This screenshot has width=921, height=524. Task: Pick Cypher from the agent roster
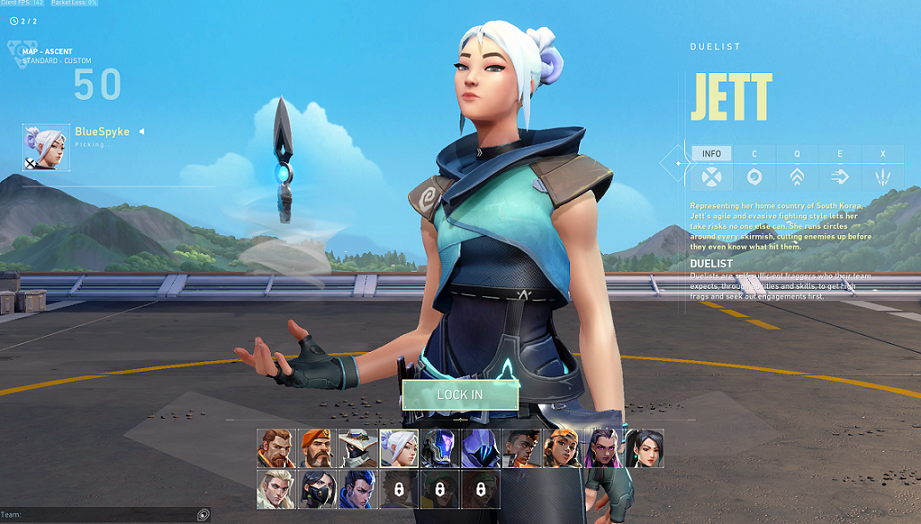pyautogui.click(x=358, y=449)
